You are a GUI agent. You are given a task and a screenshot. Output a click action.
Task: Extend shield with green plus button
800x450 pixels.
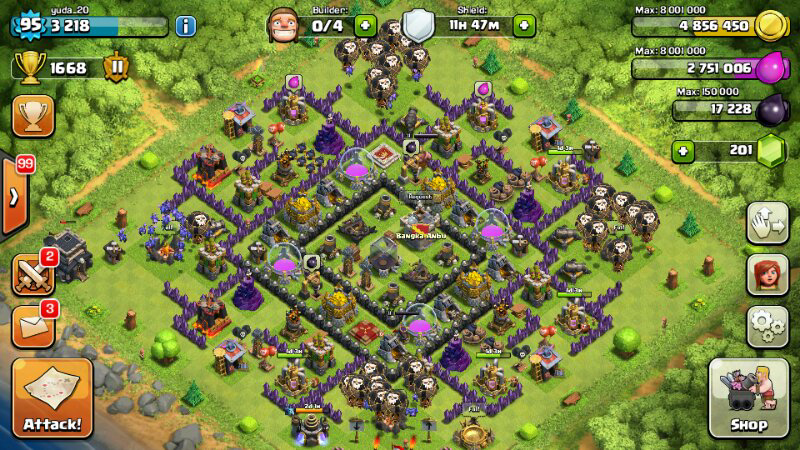524,25
